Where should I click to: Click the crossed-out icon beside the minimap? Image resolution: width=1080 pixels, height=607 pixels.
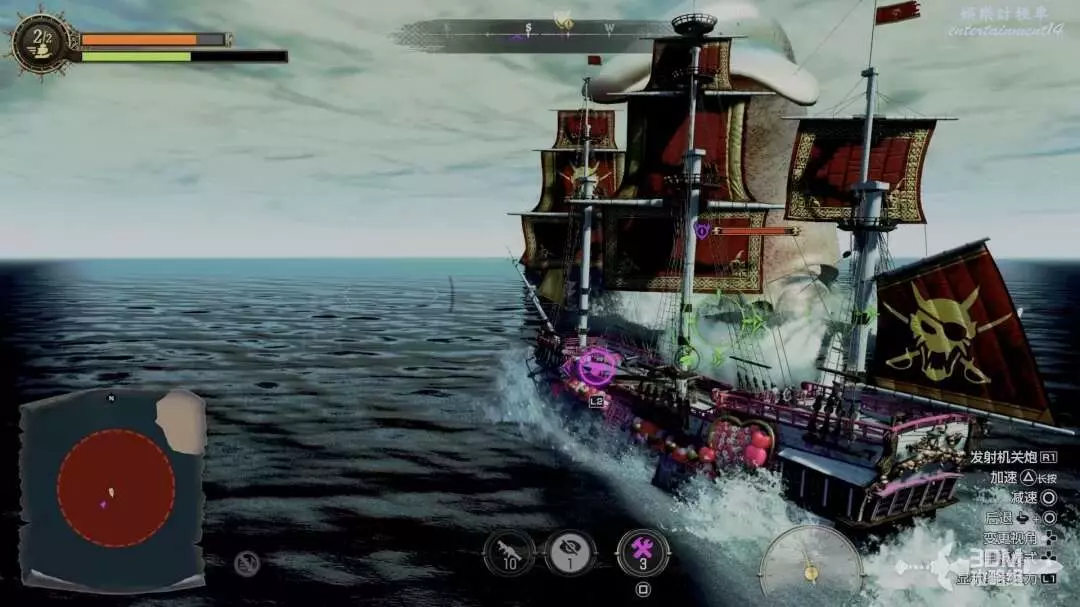pos(247,564)
